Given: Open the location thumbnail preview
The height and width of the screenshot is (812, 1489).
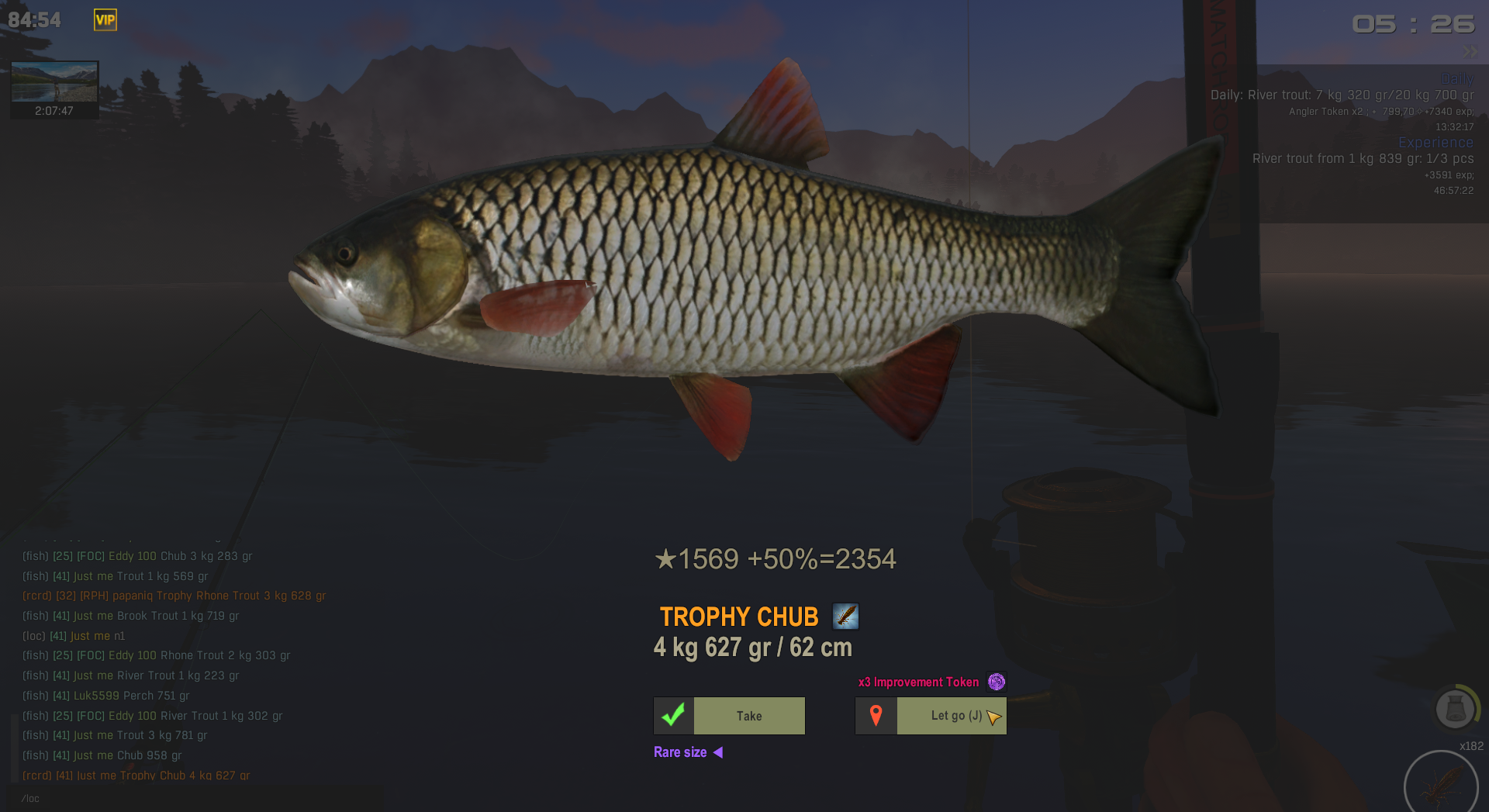Looking at the screenshot, I should point(54,82).
